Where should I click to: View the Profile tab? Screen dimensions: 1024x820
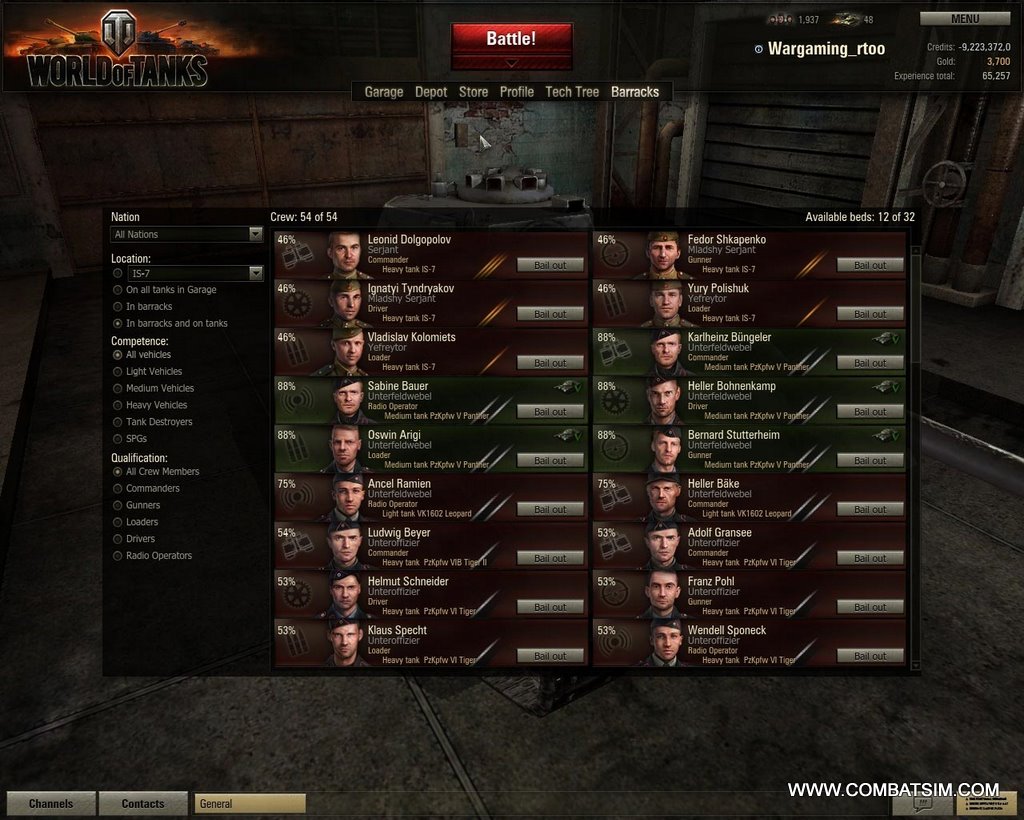[x=517, y=92]
